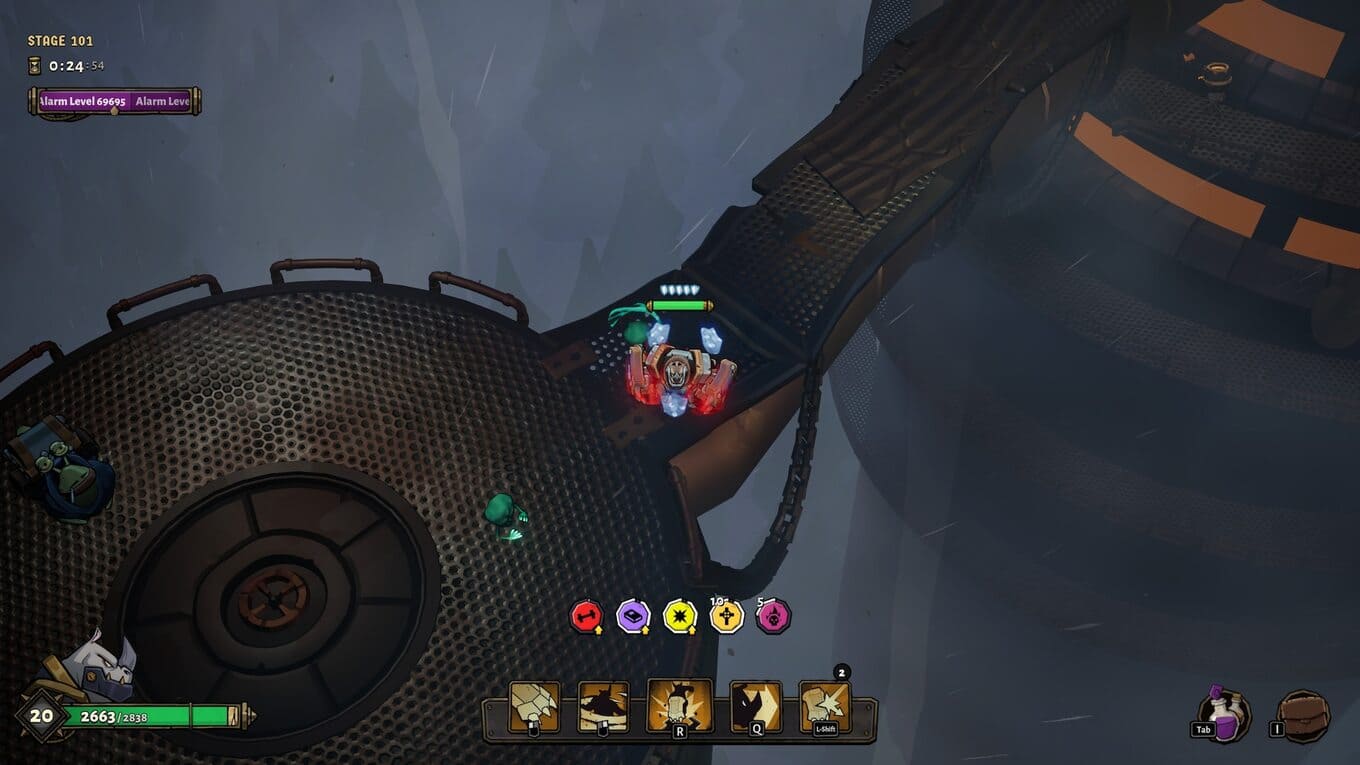Use the spinning rhino whirl ability

[x=604, y=706]
